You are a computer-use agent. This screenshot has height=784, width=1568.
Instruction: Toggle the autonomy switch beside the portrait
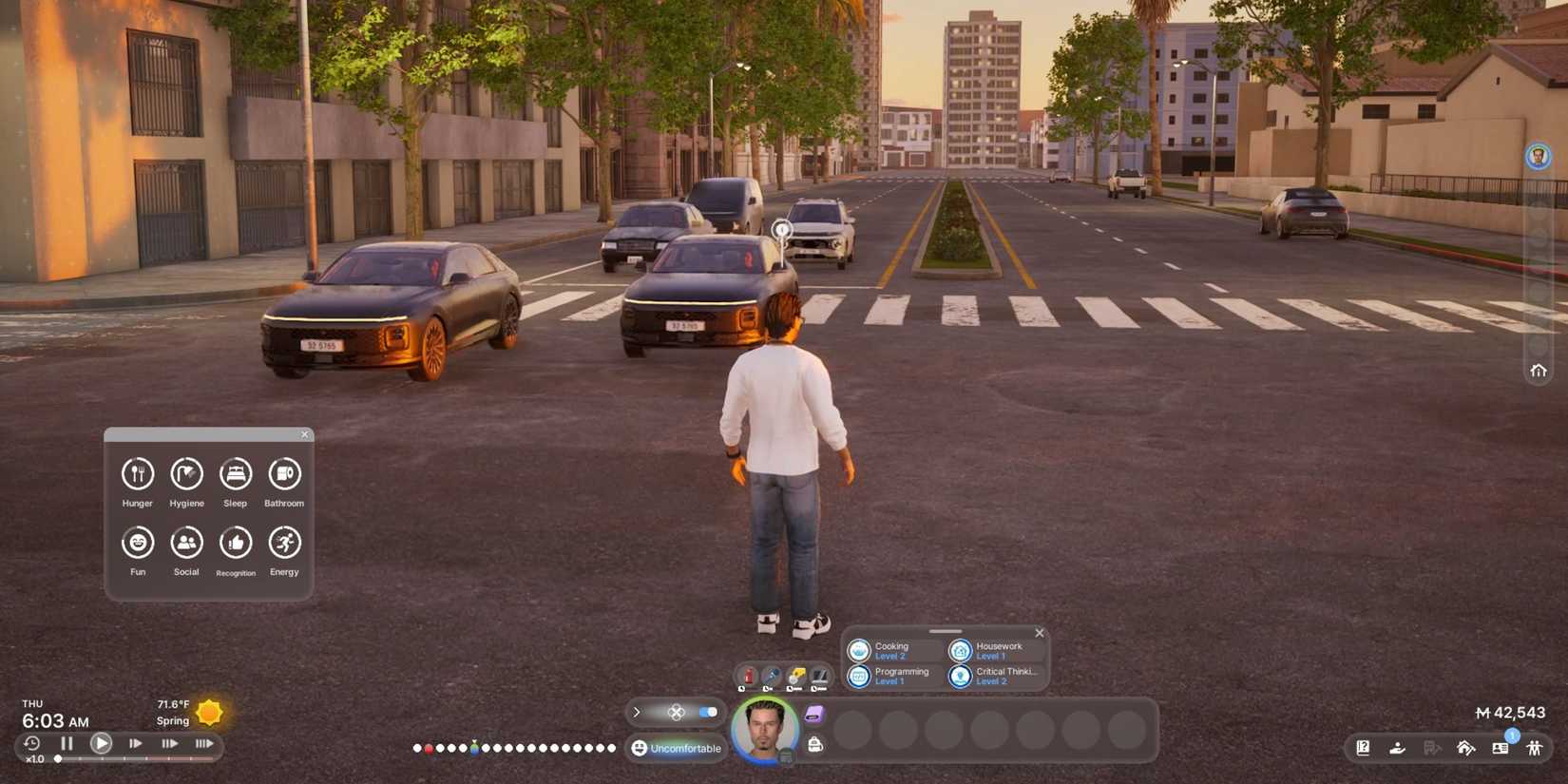tap(708, 712)
